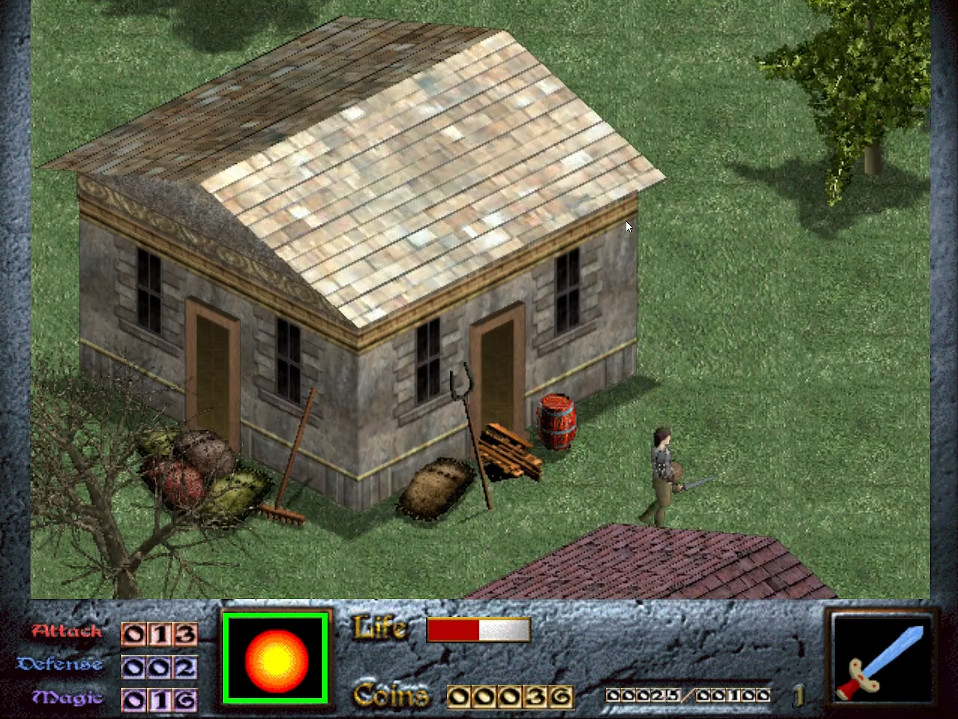Click the equipped blue sword slot
Viewport: 958px width, 719px height.
click(882, 658)
